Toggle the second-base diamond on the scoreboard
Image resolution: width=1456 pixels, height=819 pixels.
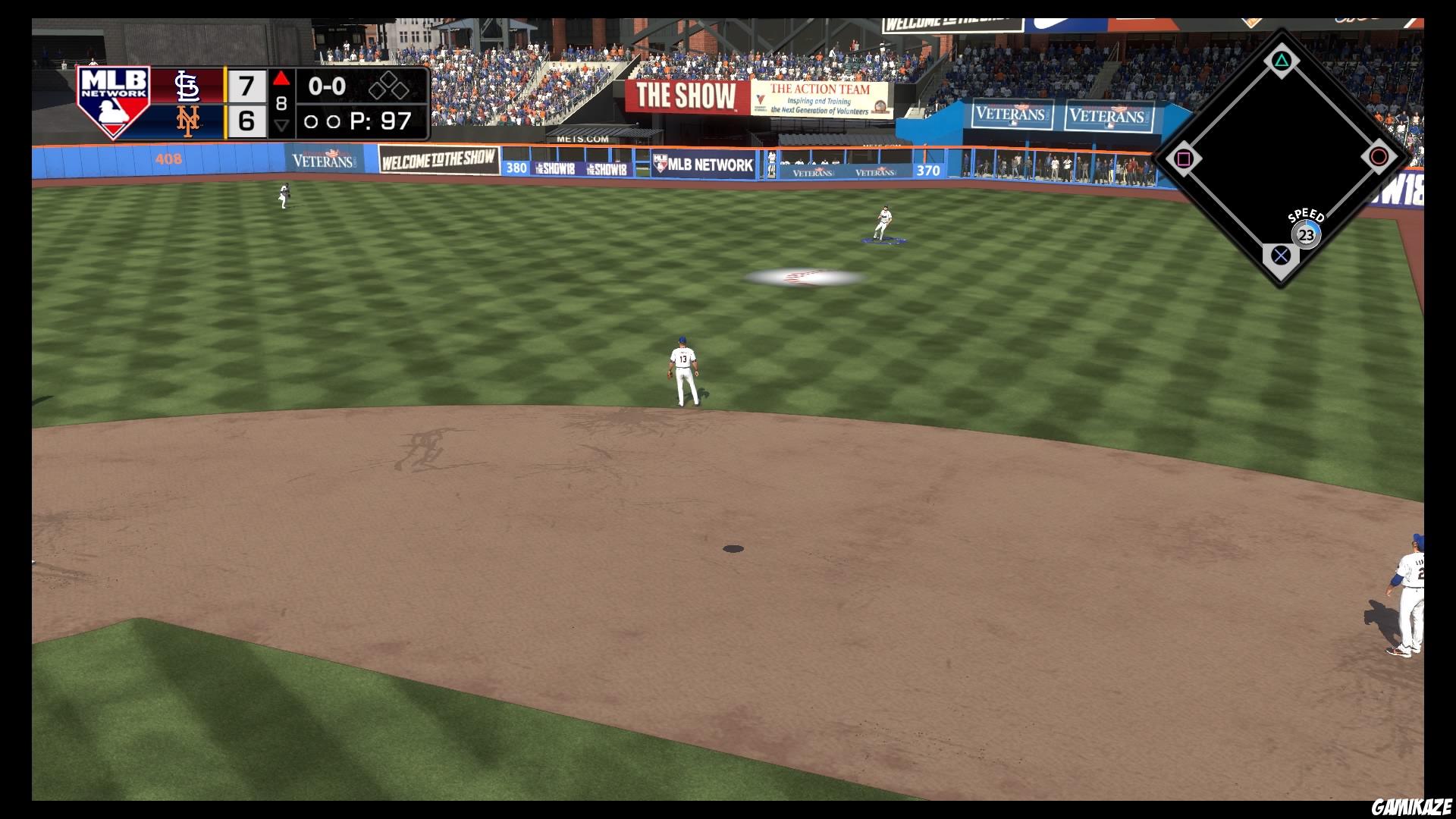pyautogui.click(x=390, y=80)
